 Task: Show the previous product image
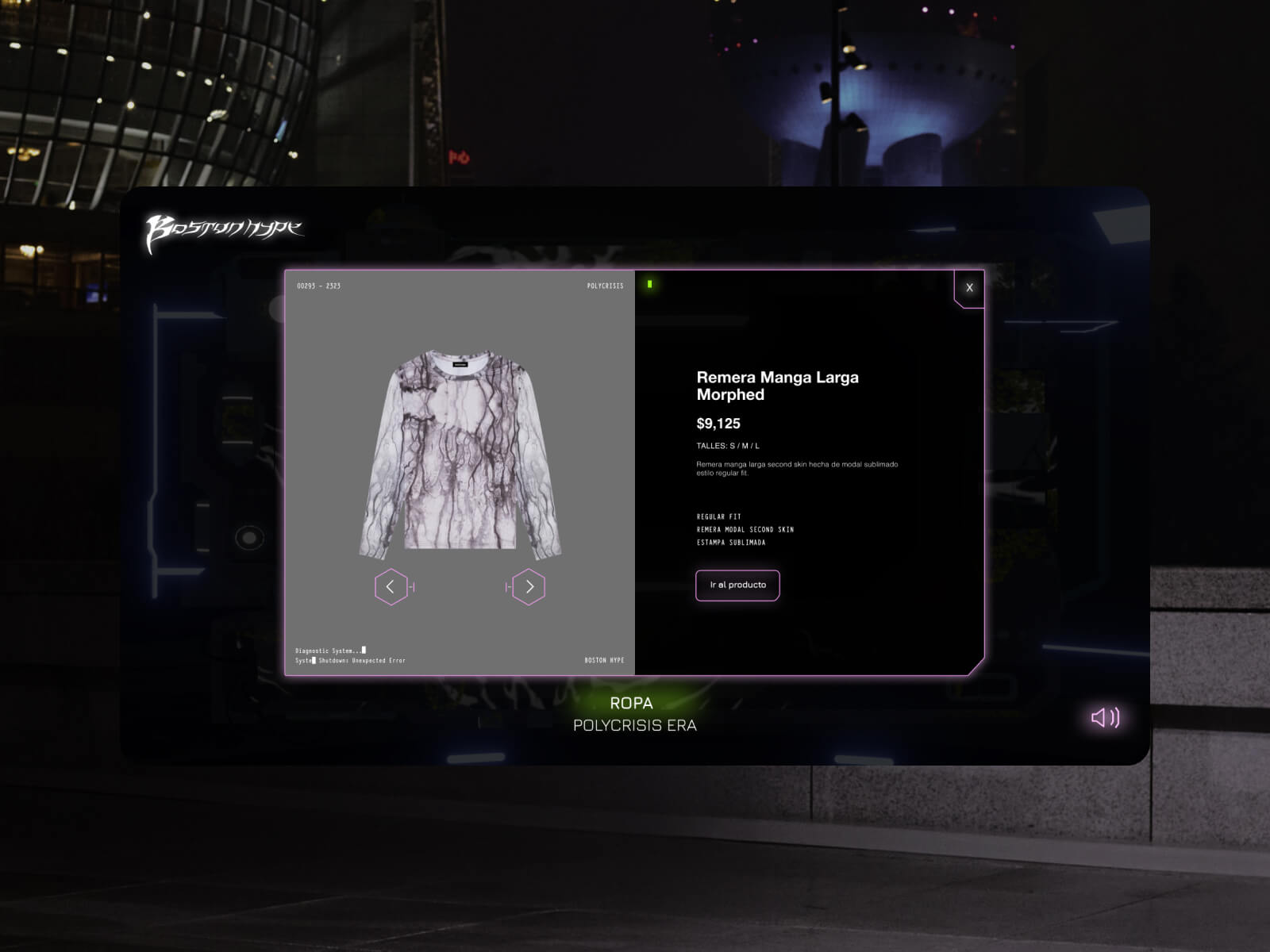point(391,587)
